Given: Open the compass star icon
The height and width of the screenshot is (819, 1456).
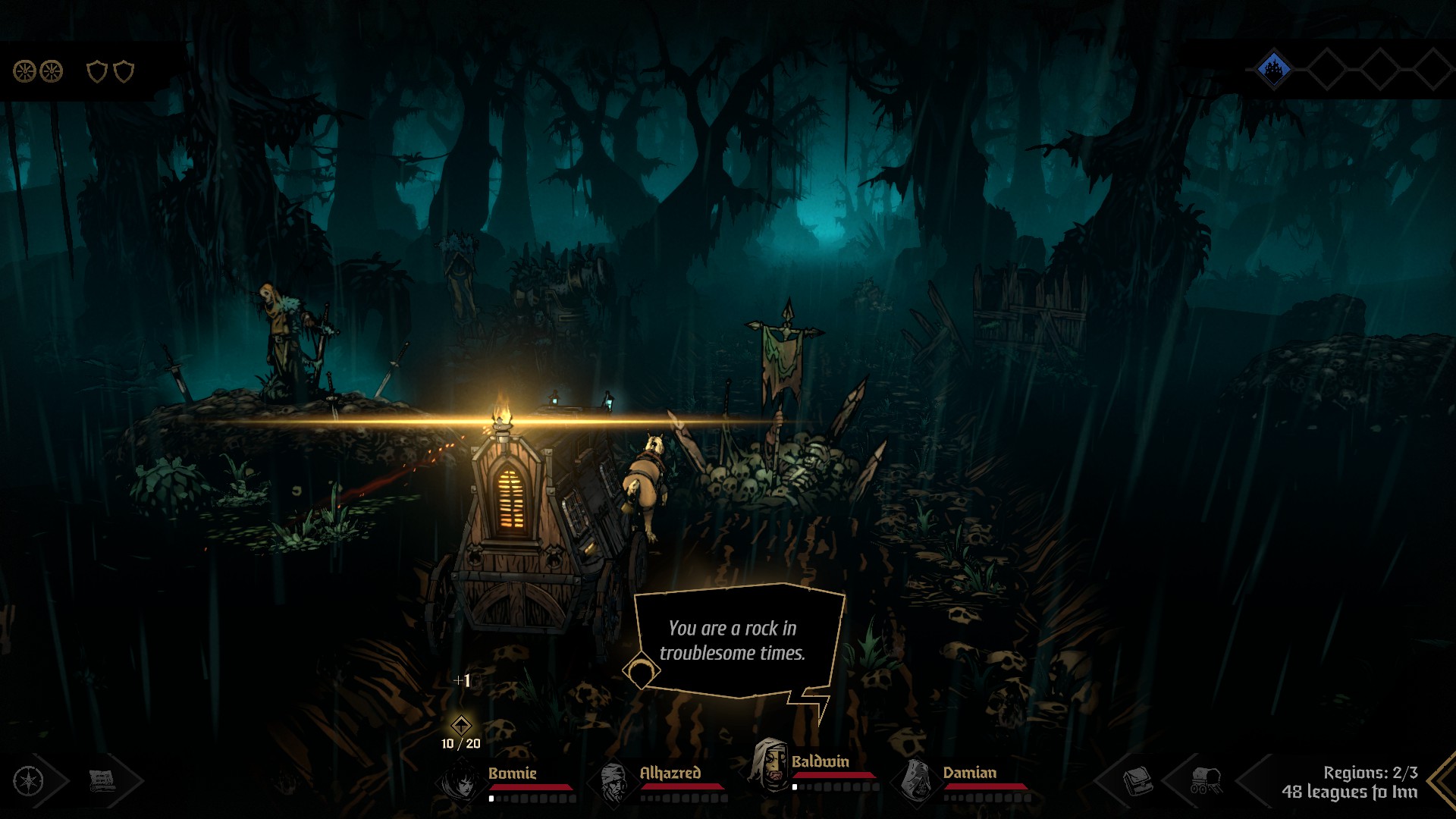Looking at the screenshot, I should (x=29, y=780).
